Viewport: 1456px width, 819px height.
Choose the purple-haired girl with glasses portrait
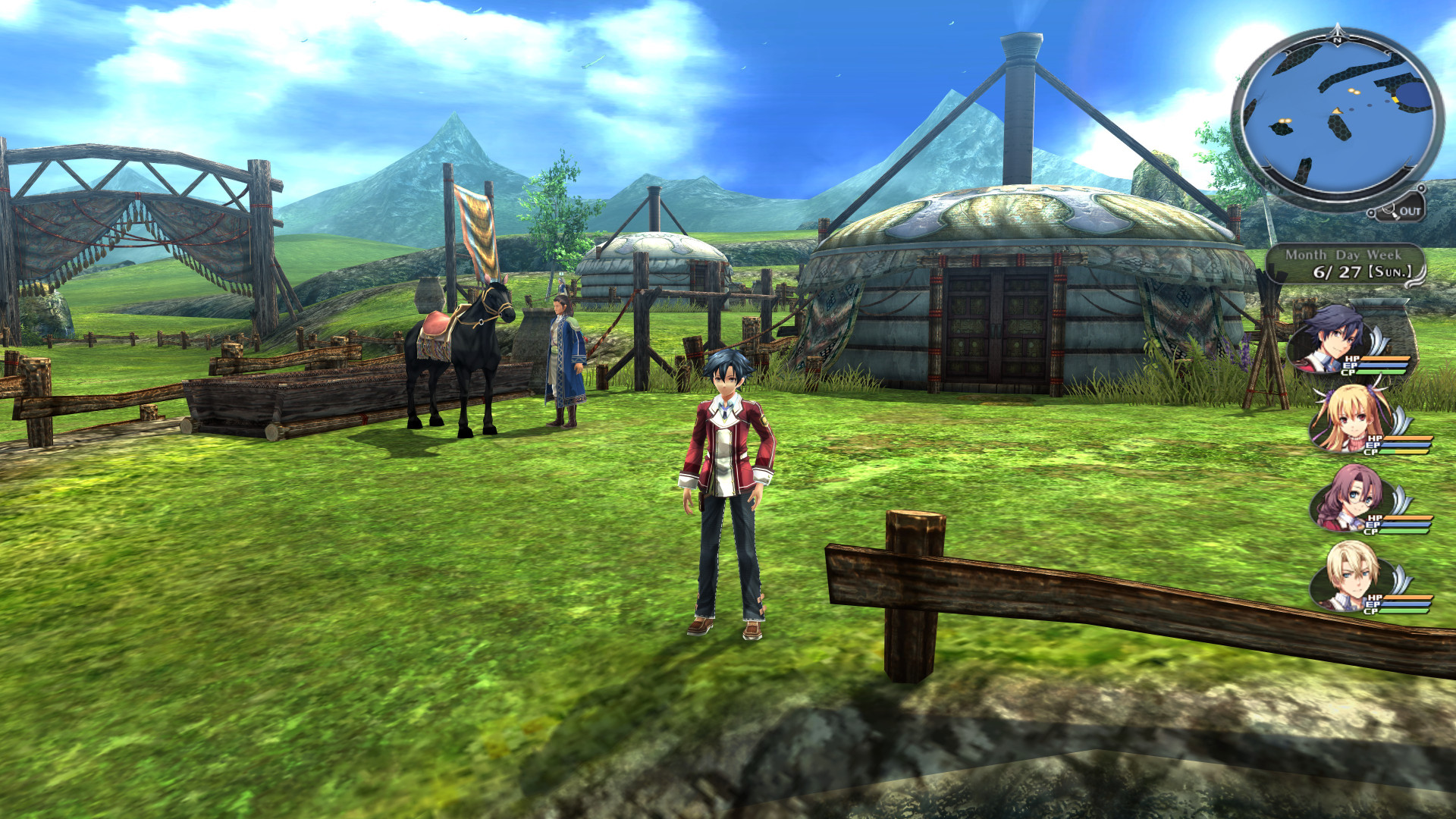click(x=1348, y=497)
